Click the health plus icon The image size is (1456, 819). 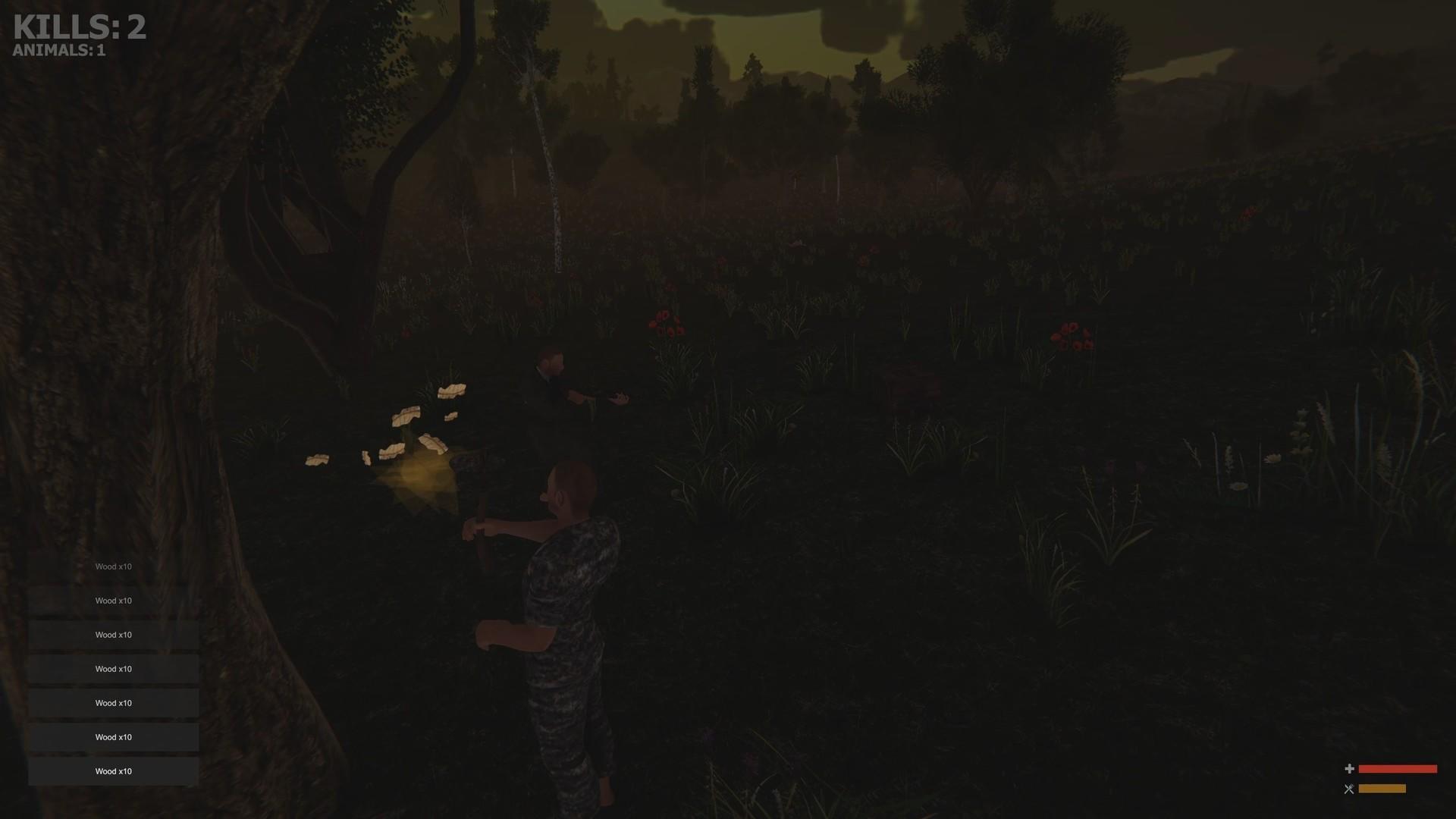tap(1351, 769)
